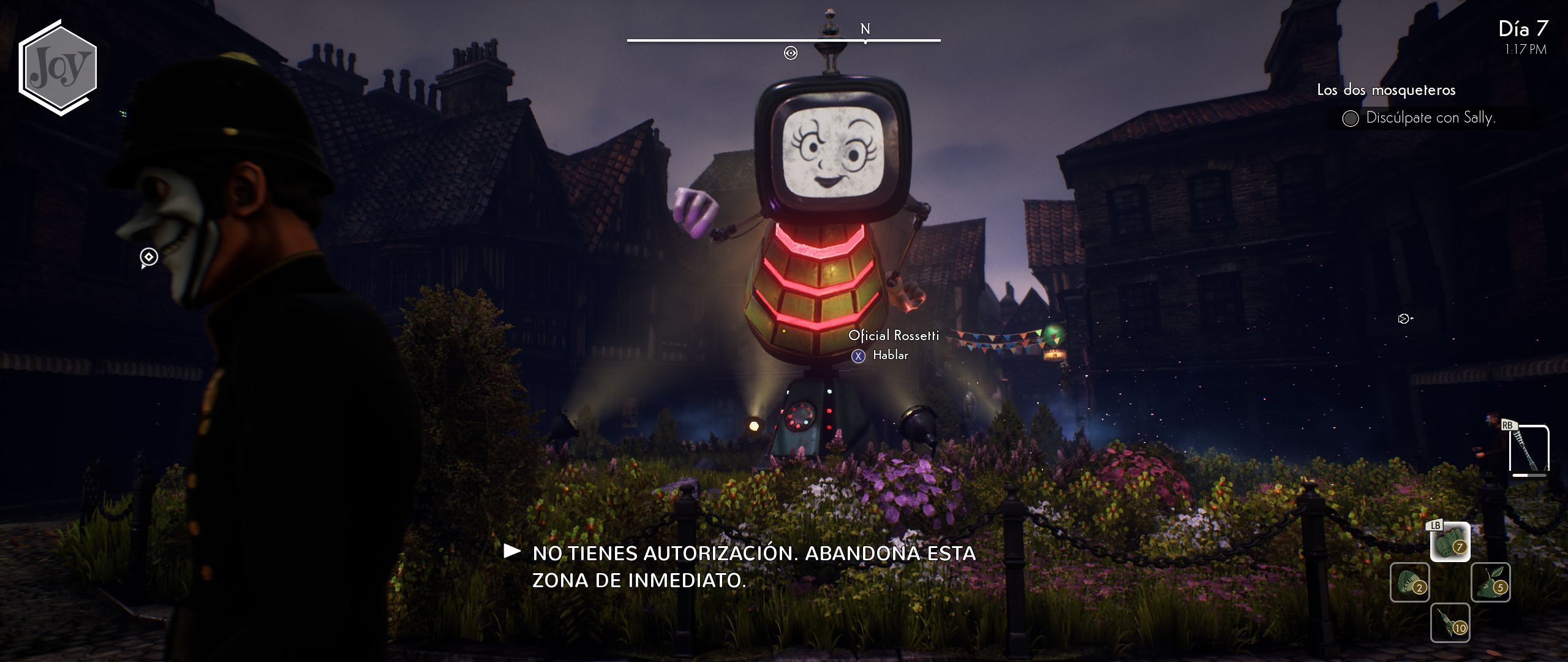1568x662 pixels.
Task: Open the 'Los dos mosqueteros' quest tracker
Action: tap(1386, 90)
